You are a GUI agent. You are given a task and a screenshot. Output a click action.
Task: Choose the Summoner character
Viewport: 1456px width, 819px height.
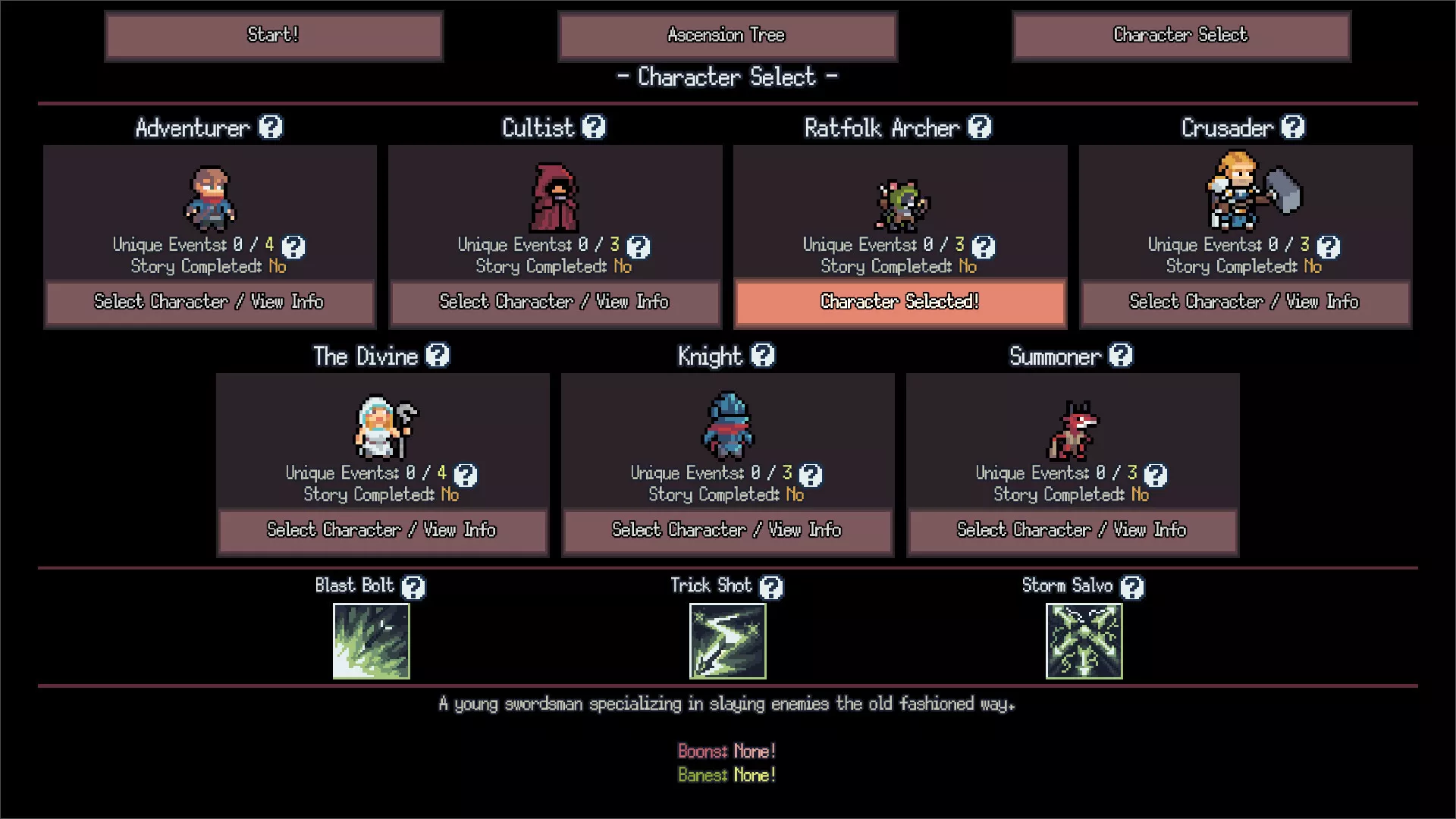[1072, 530]
